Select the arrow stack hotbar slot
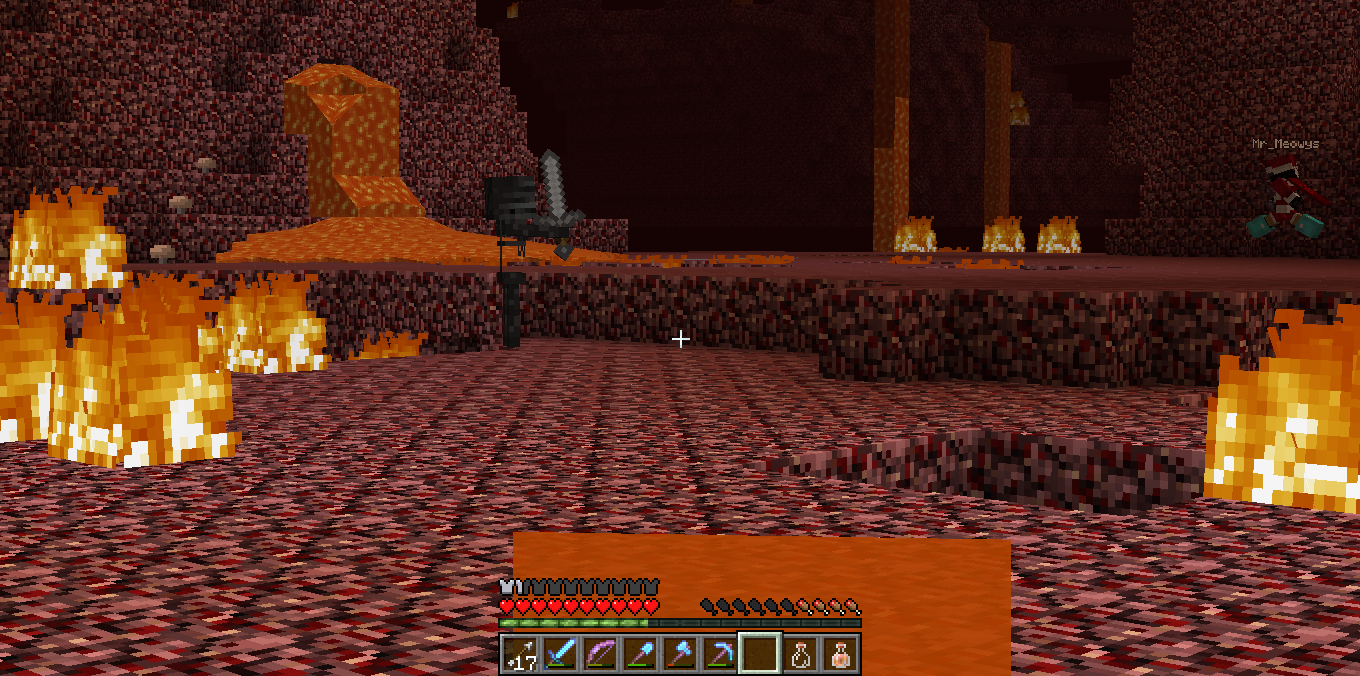The image size is (1360, 676). coord(519,654)
